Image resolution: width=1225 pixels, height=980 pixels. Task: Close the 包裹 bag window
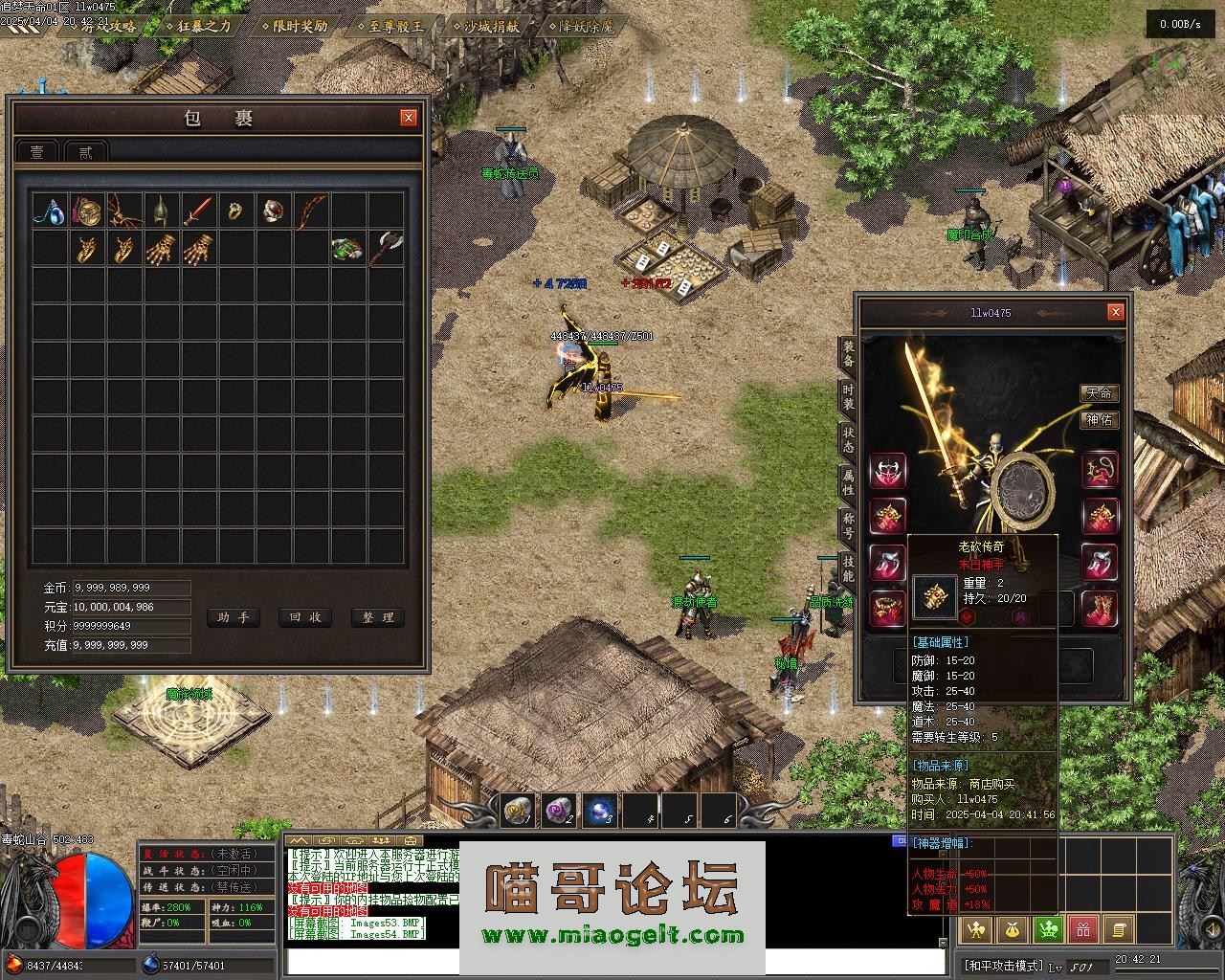point(409,118)
